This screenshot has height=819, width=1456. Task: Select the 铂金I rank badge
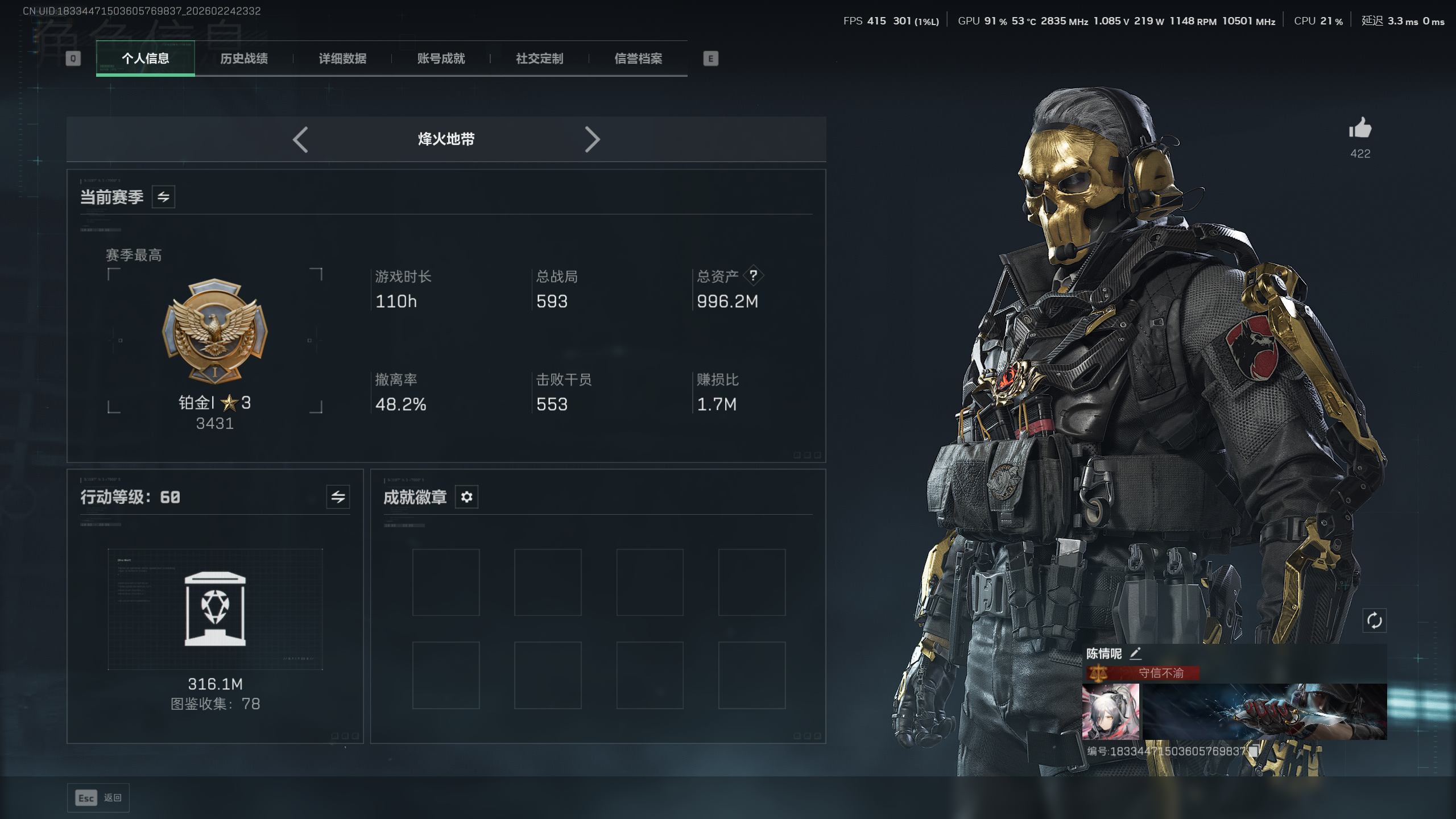(x=215, y=331)
